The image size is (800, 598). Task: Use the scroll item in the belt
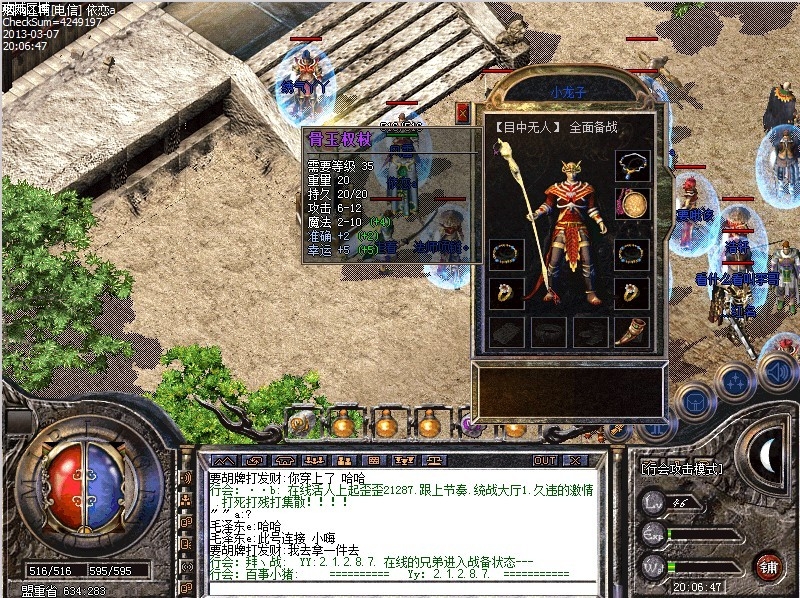tap(300, 425)
